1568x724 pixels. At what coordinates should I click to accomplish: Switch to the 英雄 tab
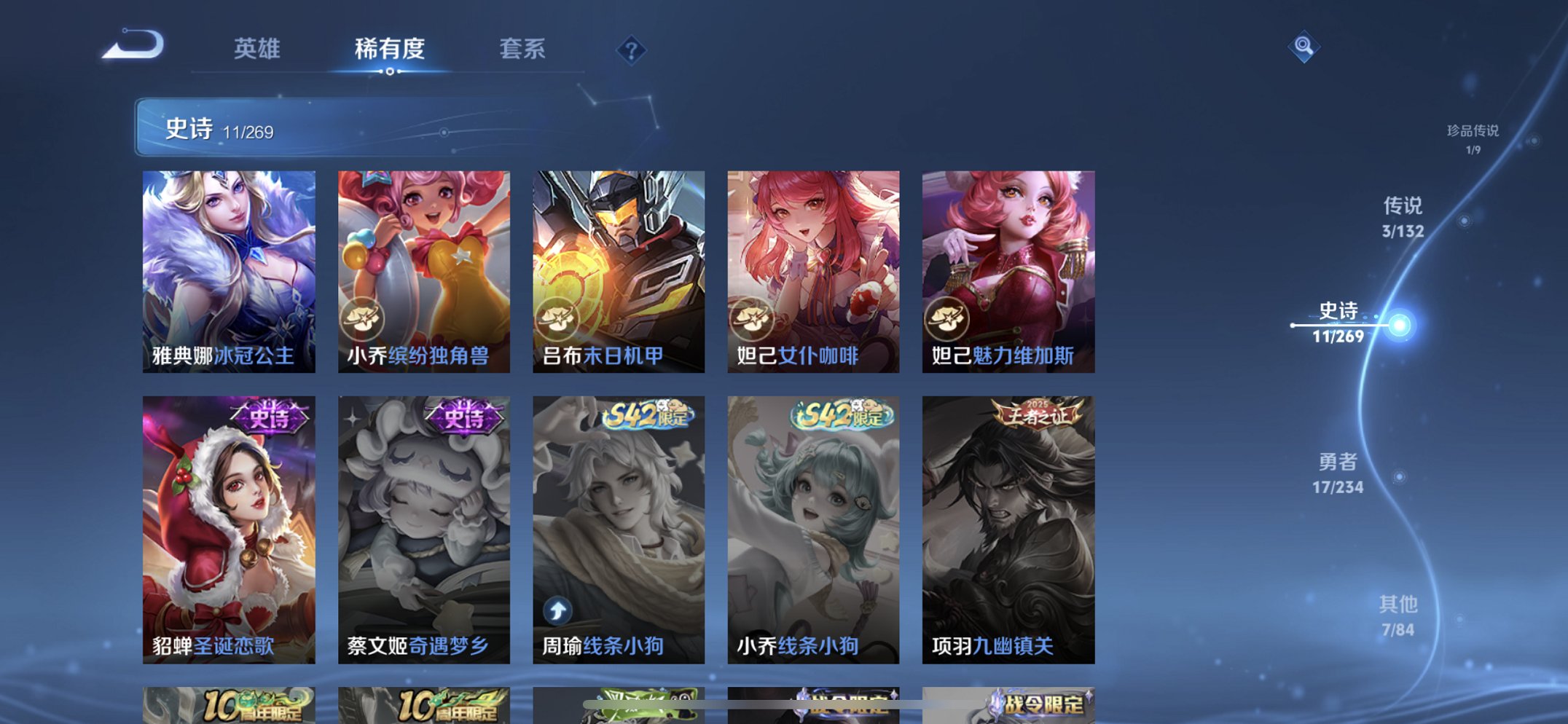point(256,50)
